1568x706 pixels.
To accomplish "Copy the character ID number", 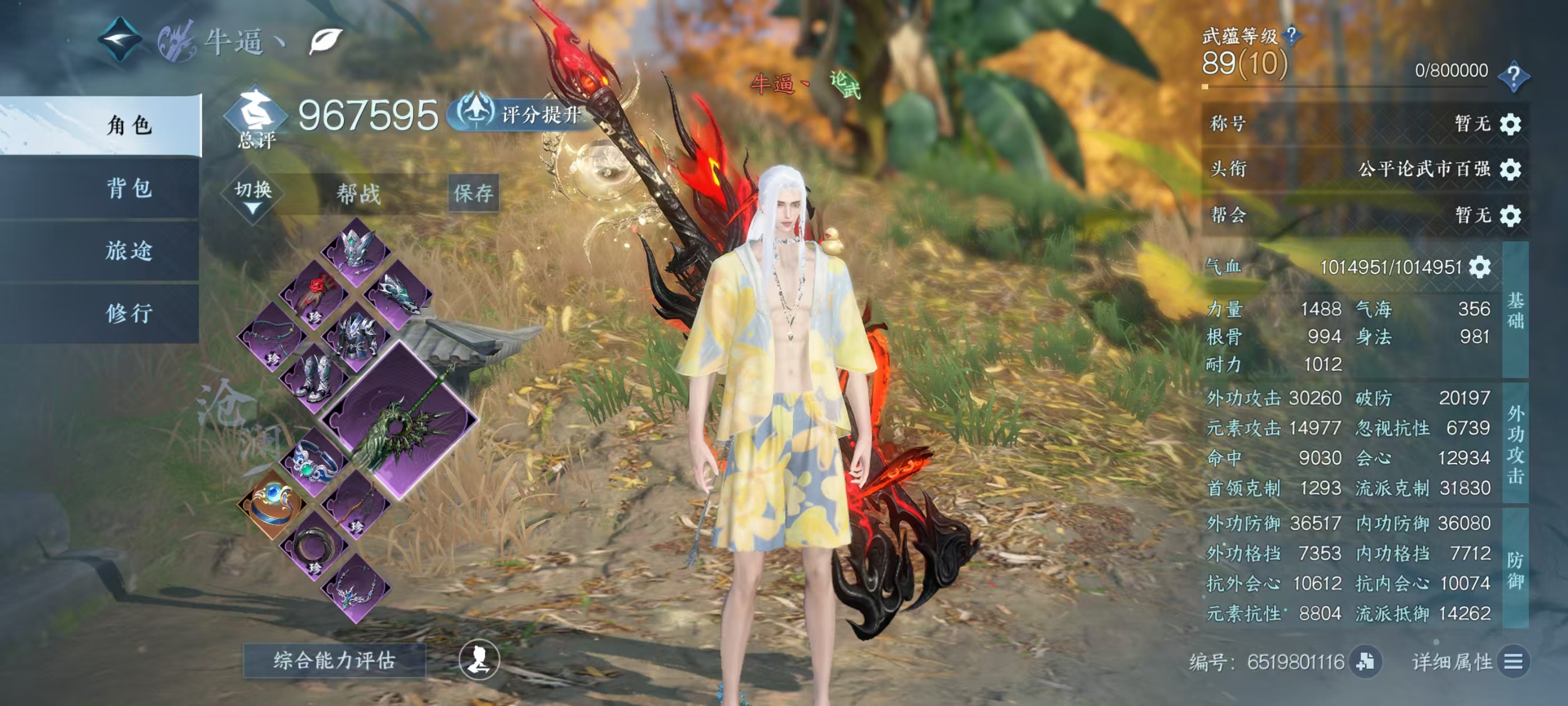I will (1365, 662).
